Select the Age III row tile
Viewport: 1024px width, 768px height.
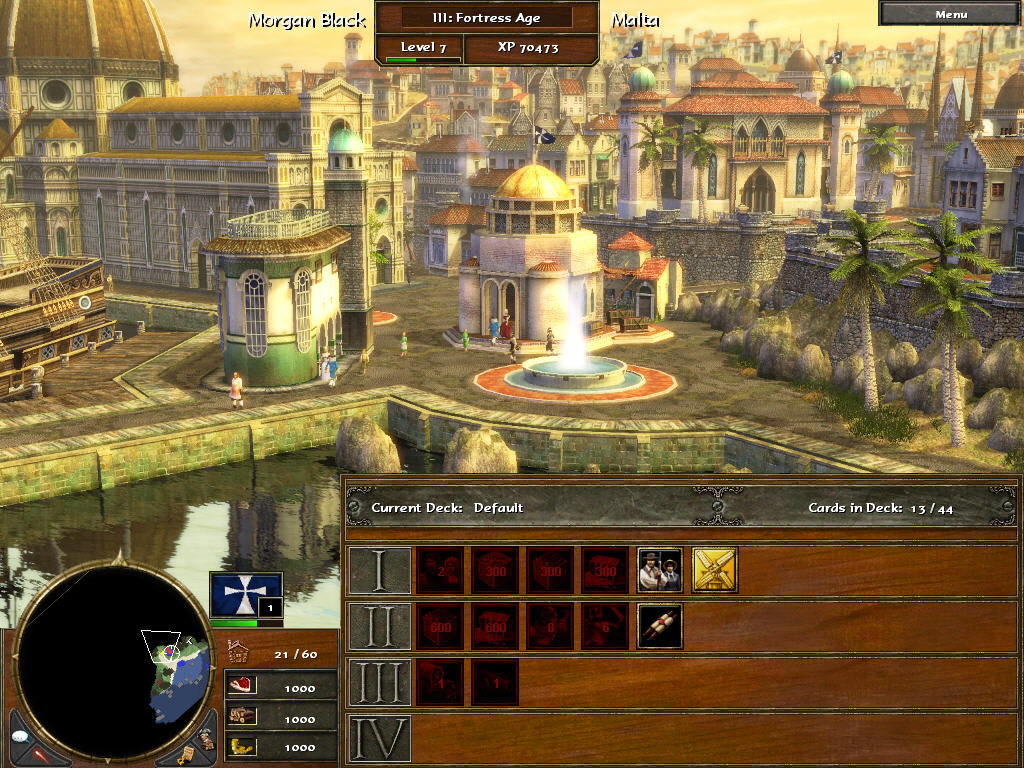coord(379,682)
